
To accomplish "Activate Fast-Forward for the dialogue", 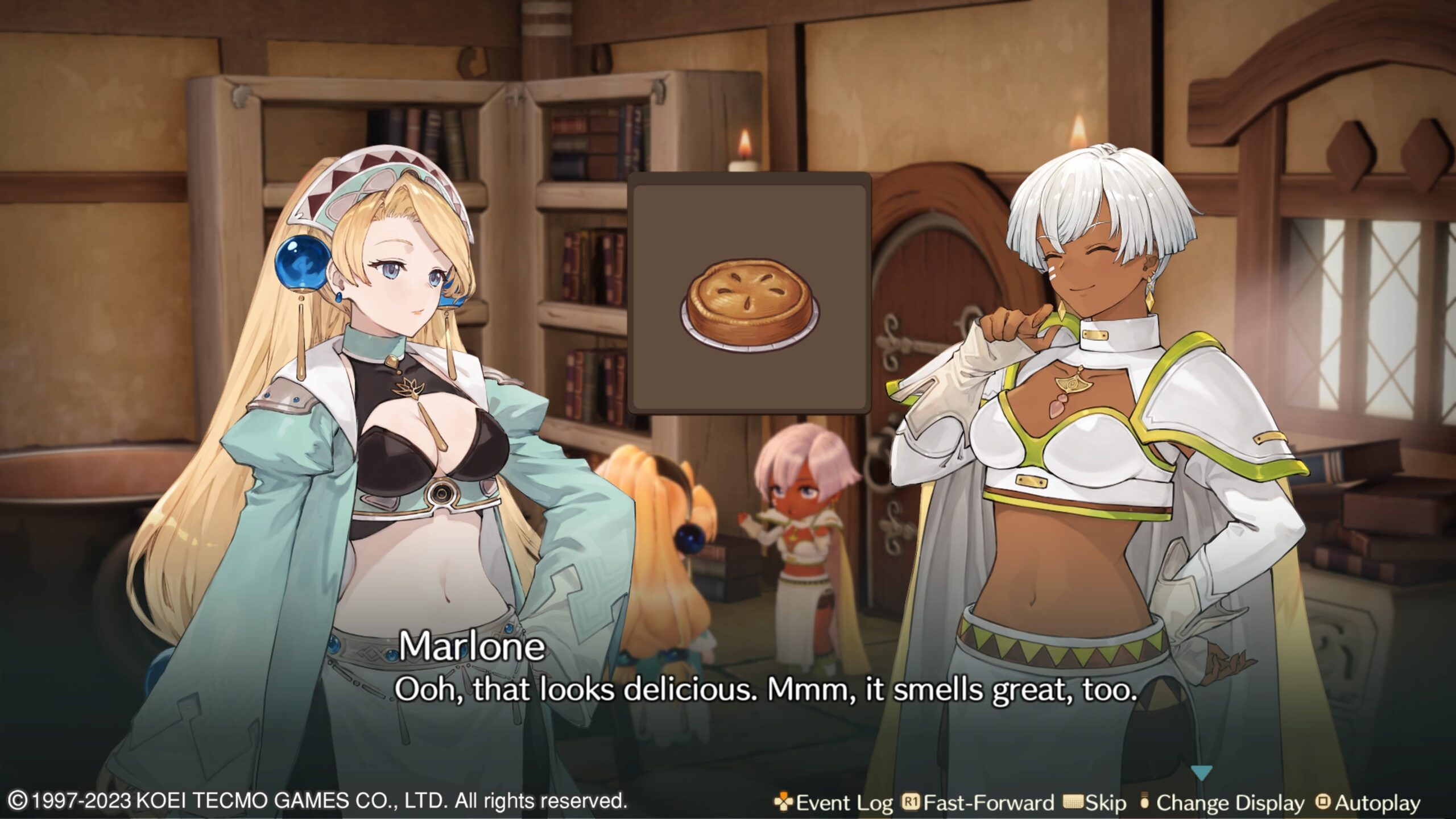I will coord(978,803).
